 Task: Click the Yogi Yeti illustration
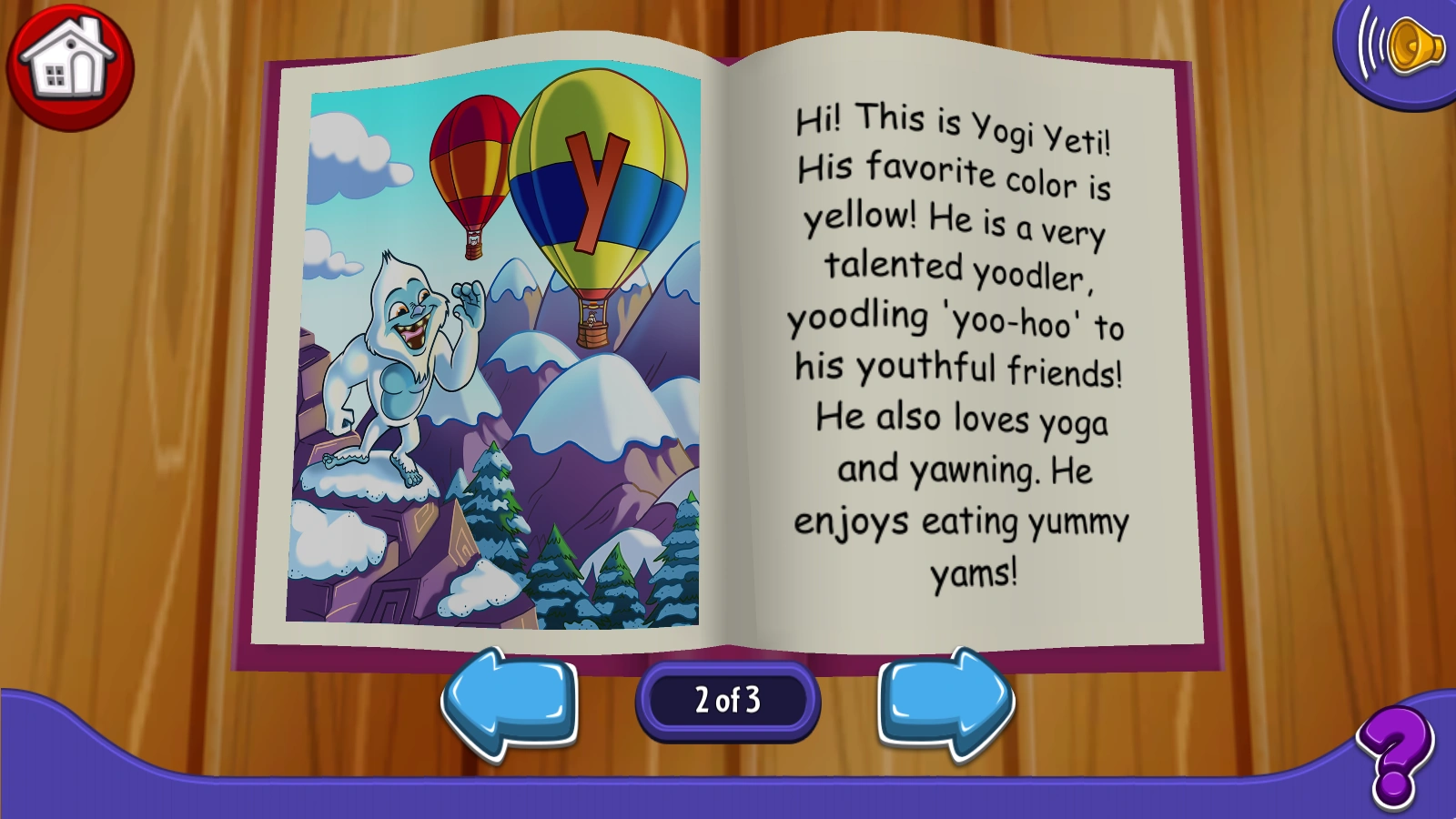400,364
